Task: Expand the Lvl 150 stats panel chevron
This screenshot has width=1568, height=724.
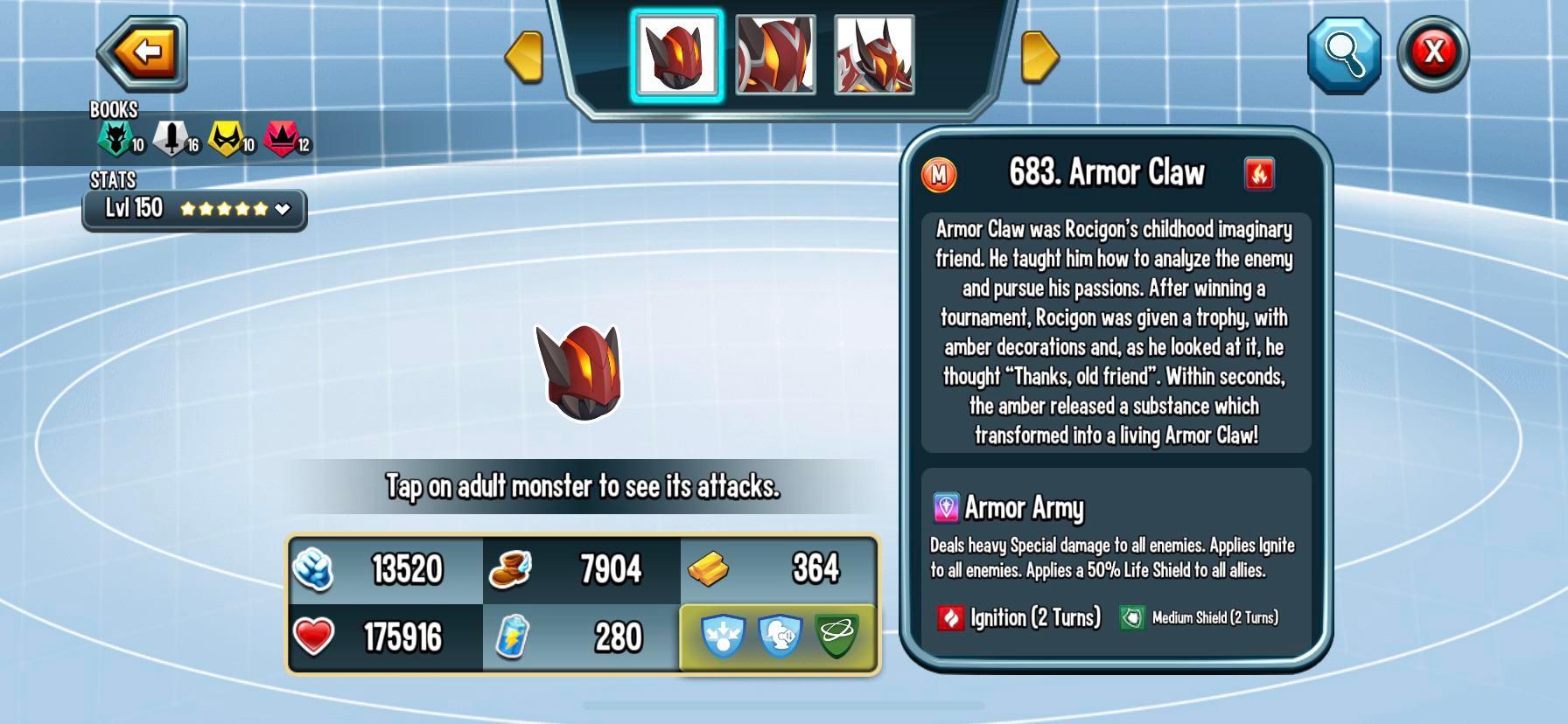Action: pyautogui.click(x=282, y=210)
